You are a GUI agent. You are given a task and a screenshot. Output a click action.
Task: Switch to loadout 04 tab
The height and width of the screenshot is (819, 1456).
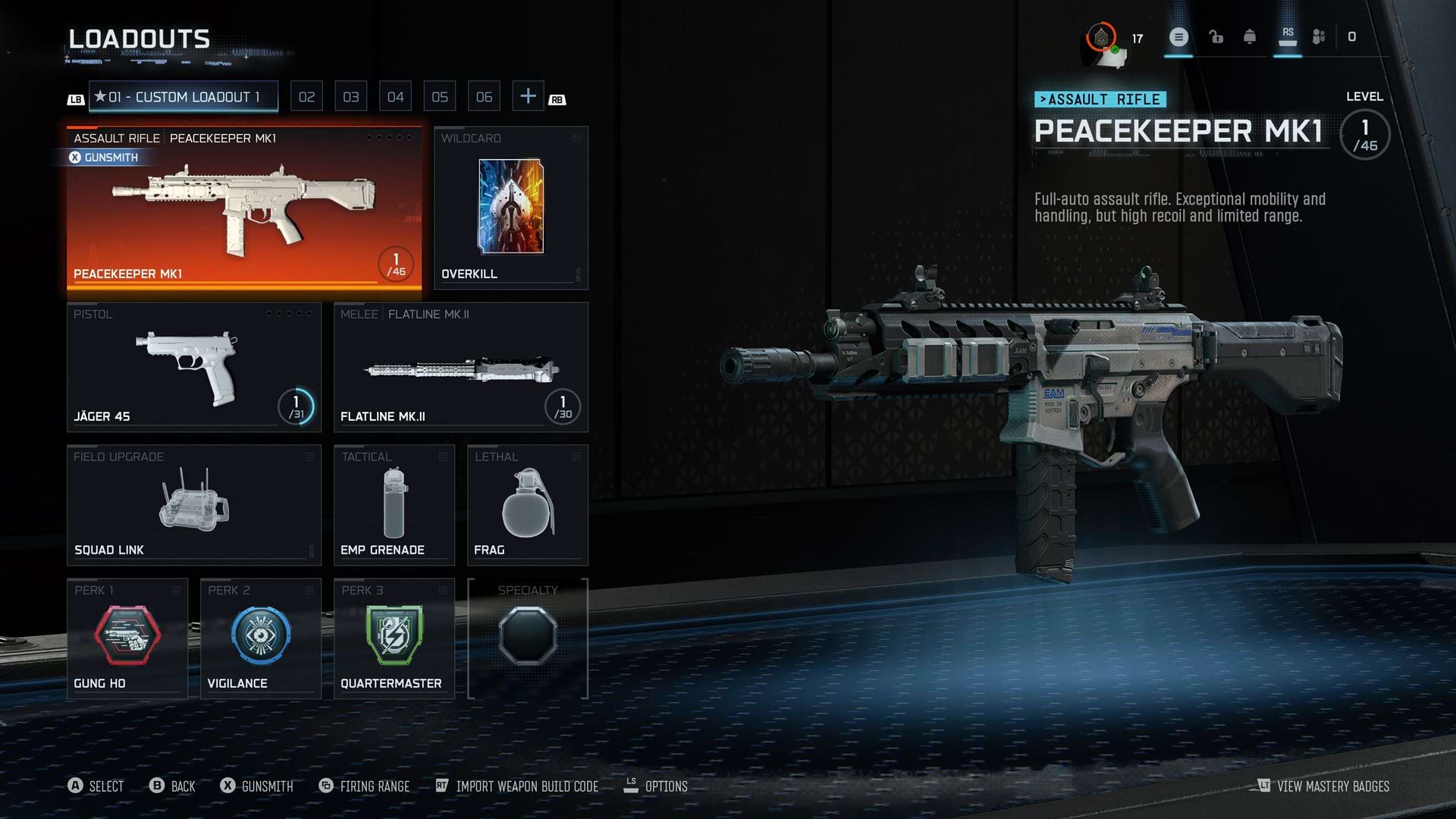(395, 97)
